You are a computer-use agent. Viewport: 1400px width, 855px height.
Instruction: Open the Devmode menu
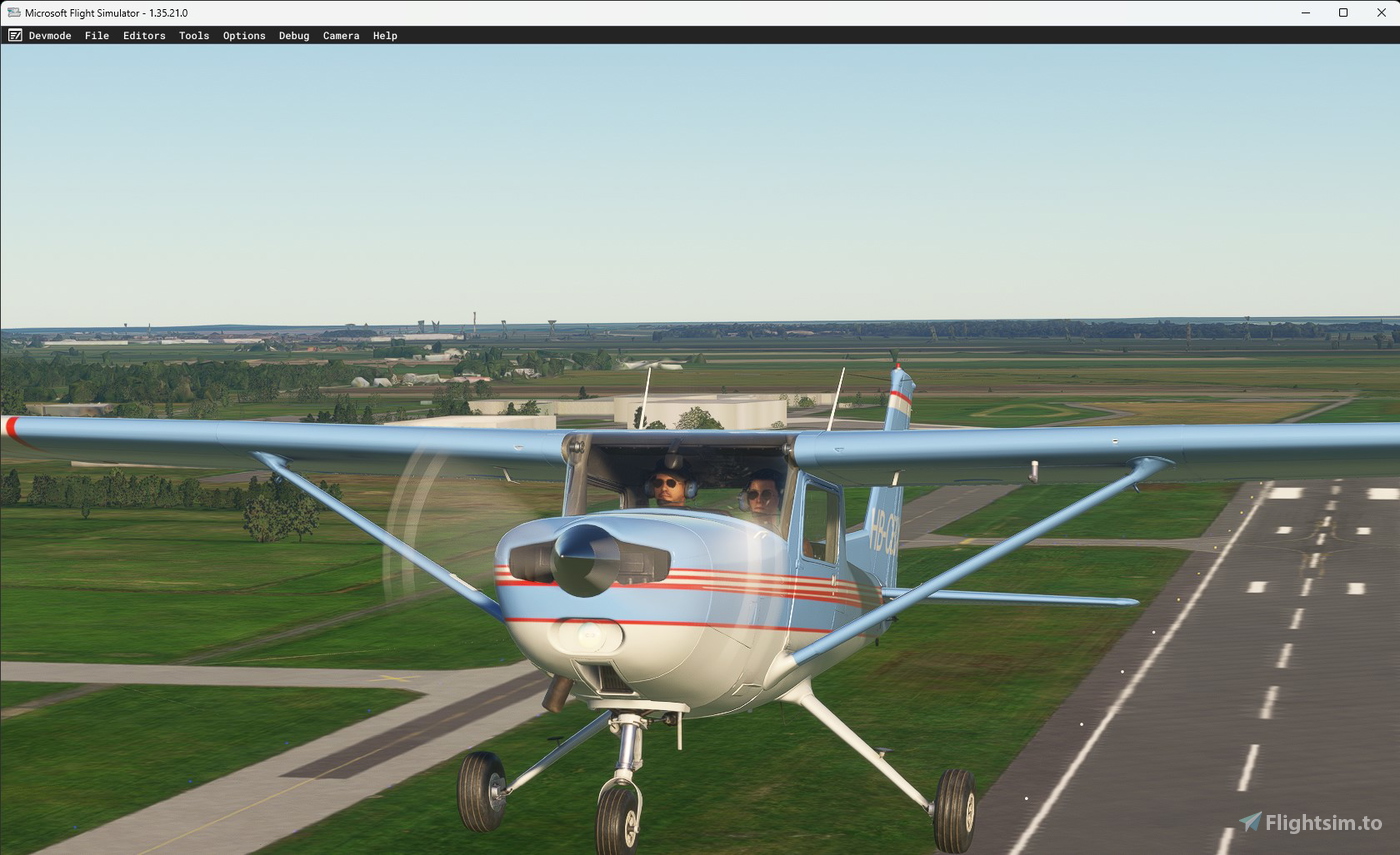click(x=50, y=35)
